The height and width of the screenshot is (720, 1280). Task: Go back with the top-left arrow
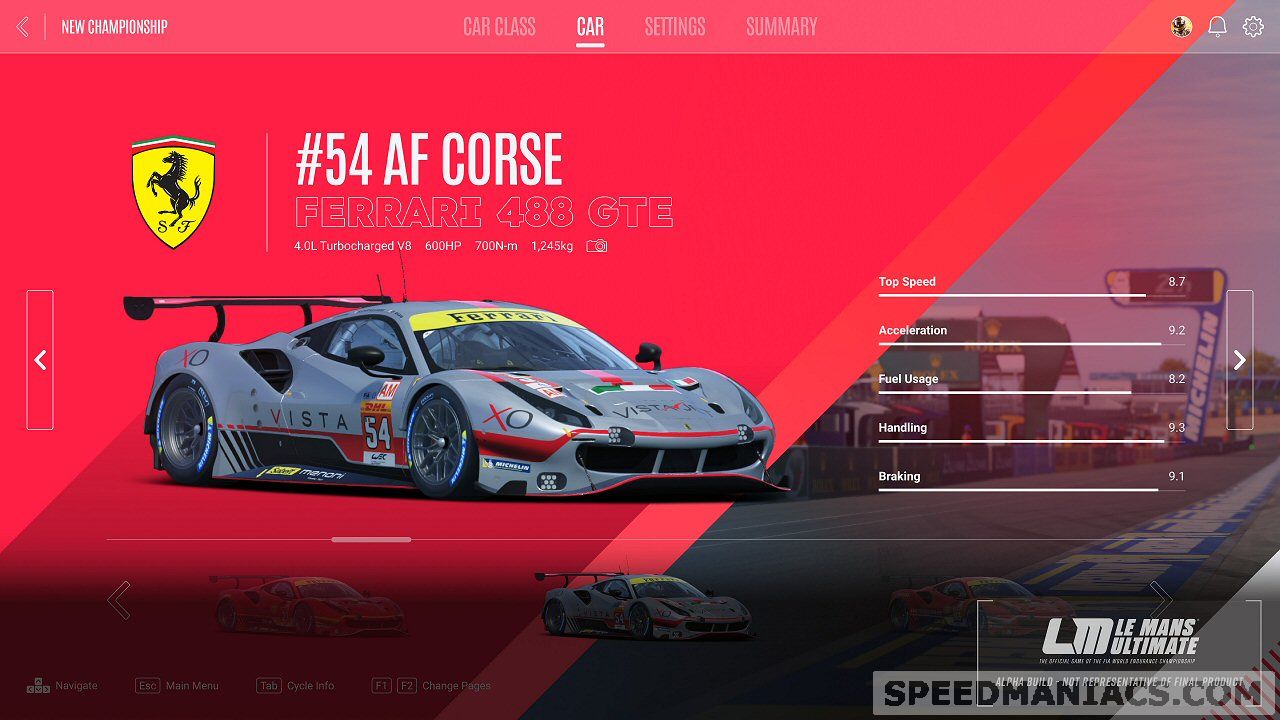(x=23, y=27)
